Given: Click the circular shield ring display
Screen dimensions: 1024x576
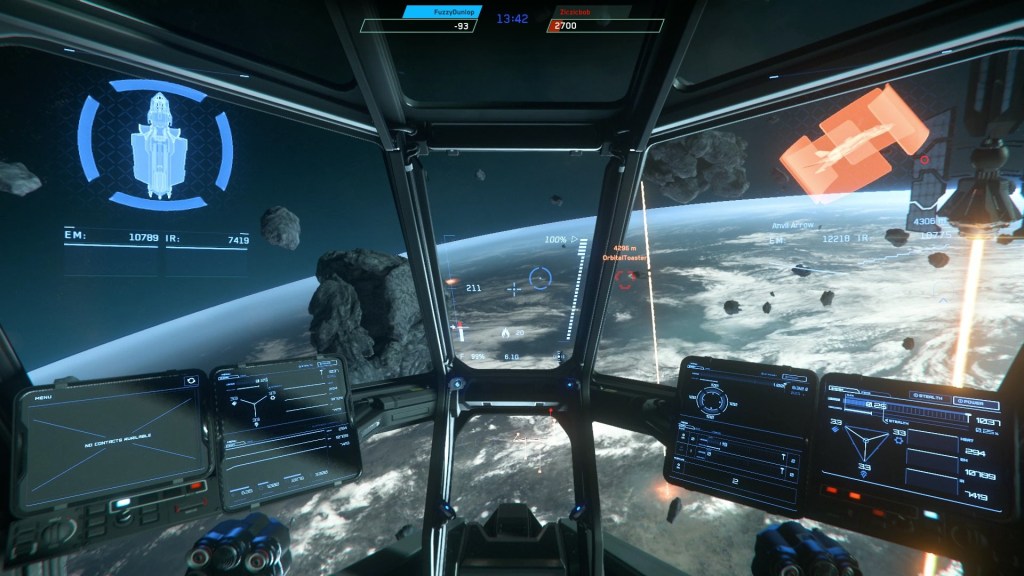Looking at the screenshot, I should [x=712, y=402].
